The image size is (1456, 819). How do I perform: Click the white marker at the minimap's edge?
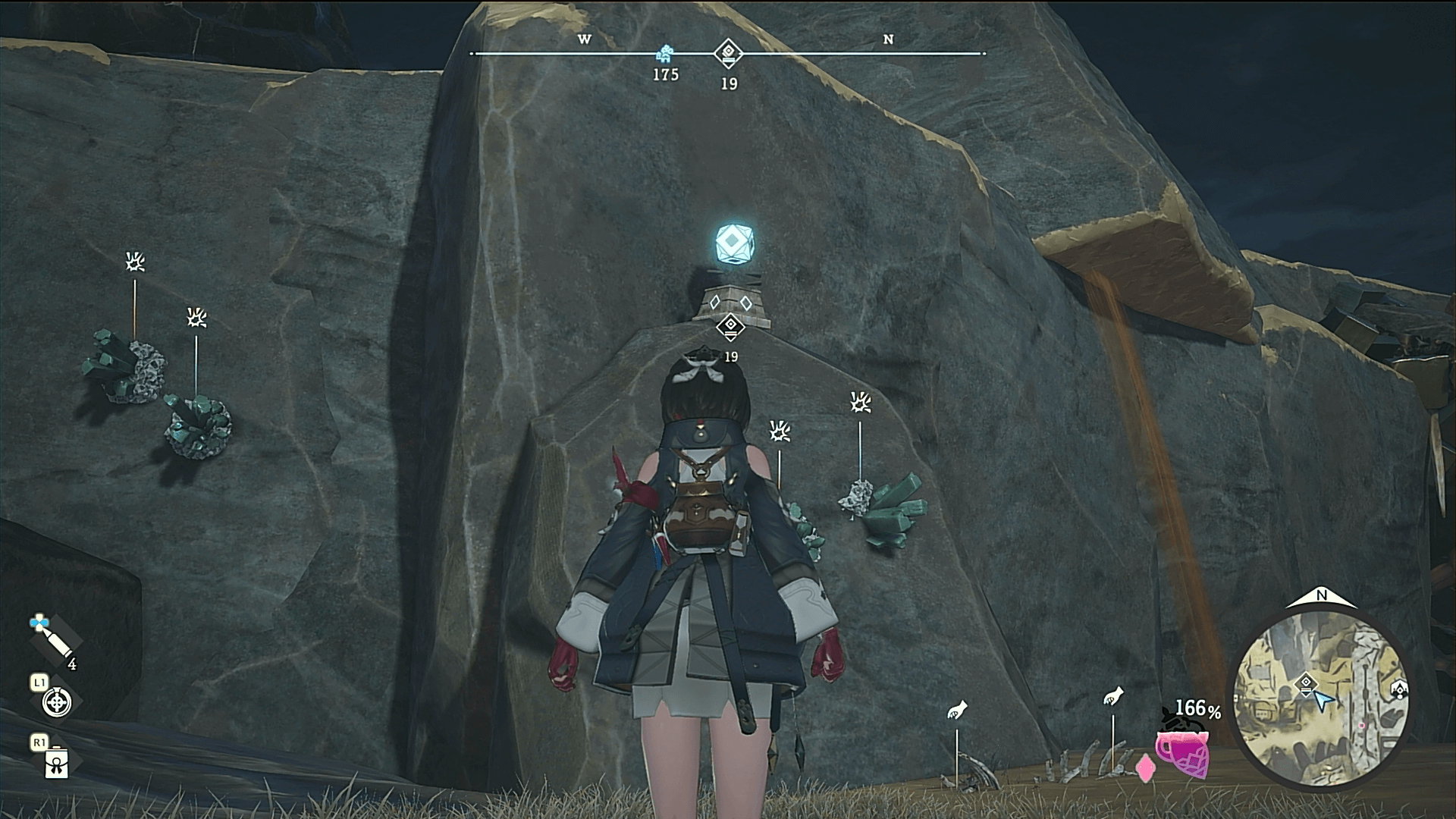[x=1399, y=689]
